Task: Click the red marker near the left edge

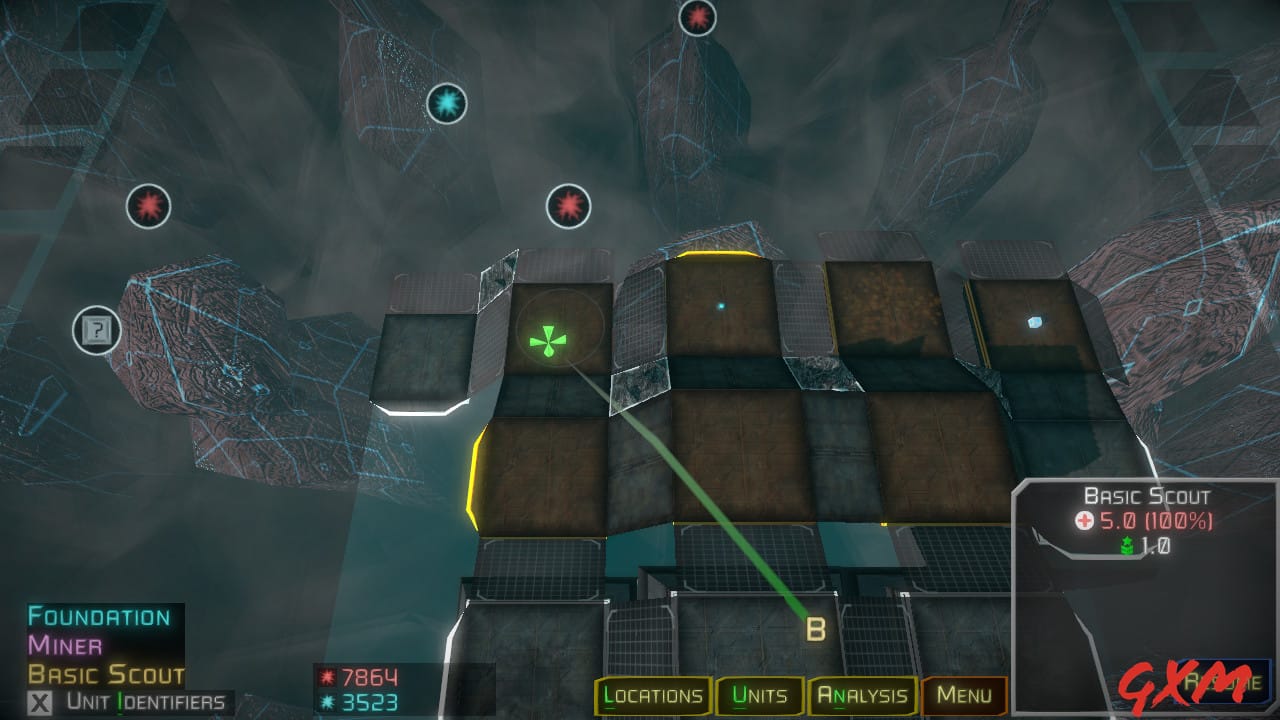Action: tap(149, 207)
